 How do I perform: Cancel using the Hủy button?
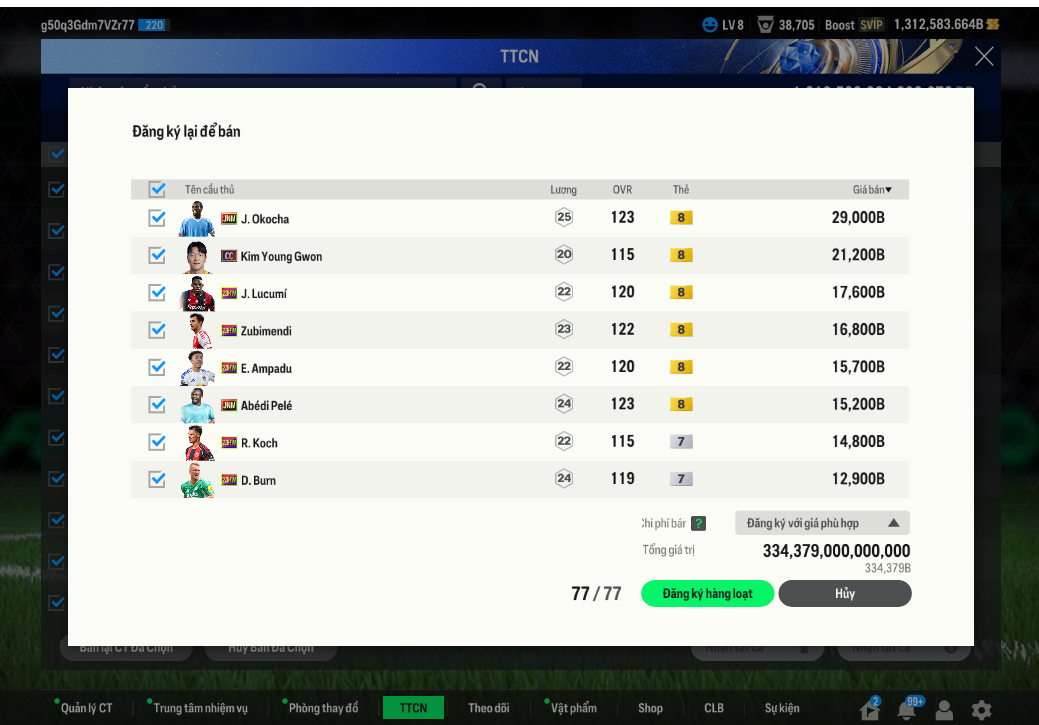click(x=845, y=594)
